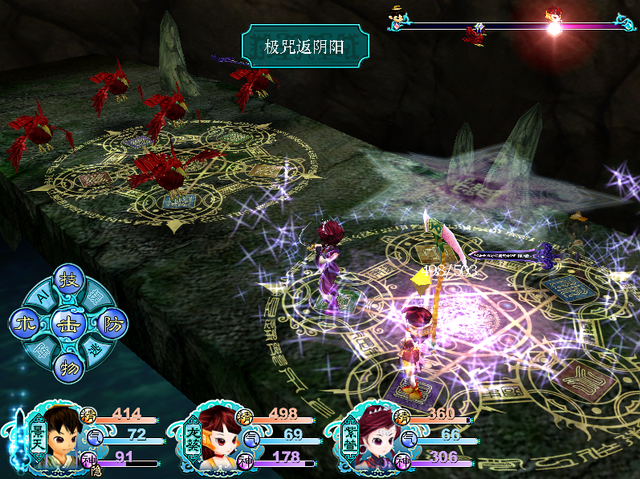Choose the 术 magic command
This screenshot has height=479, width=640.
26,322
